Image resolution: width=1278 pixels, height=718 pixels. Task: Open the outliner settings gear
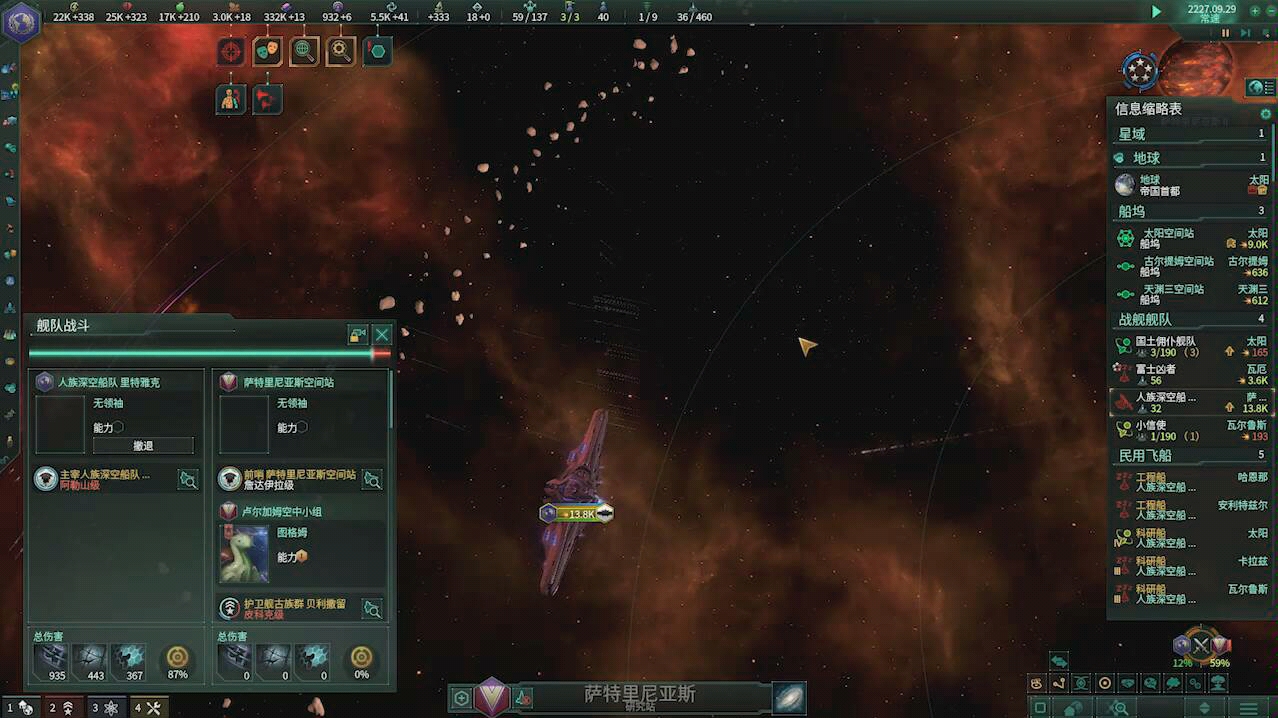click(1265, 114)
